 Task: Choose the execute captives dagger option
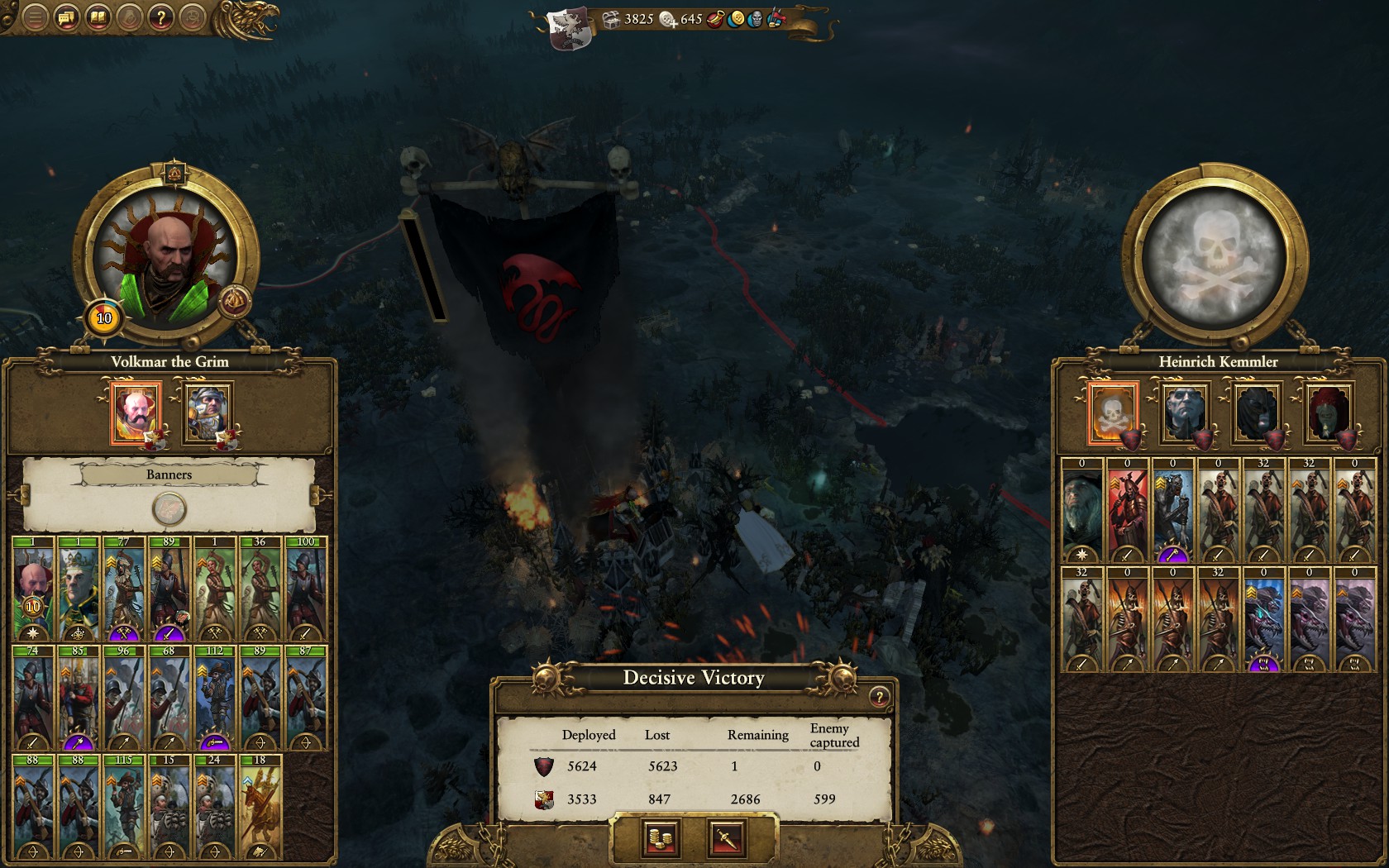click(x=726, y=839)
